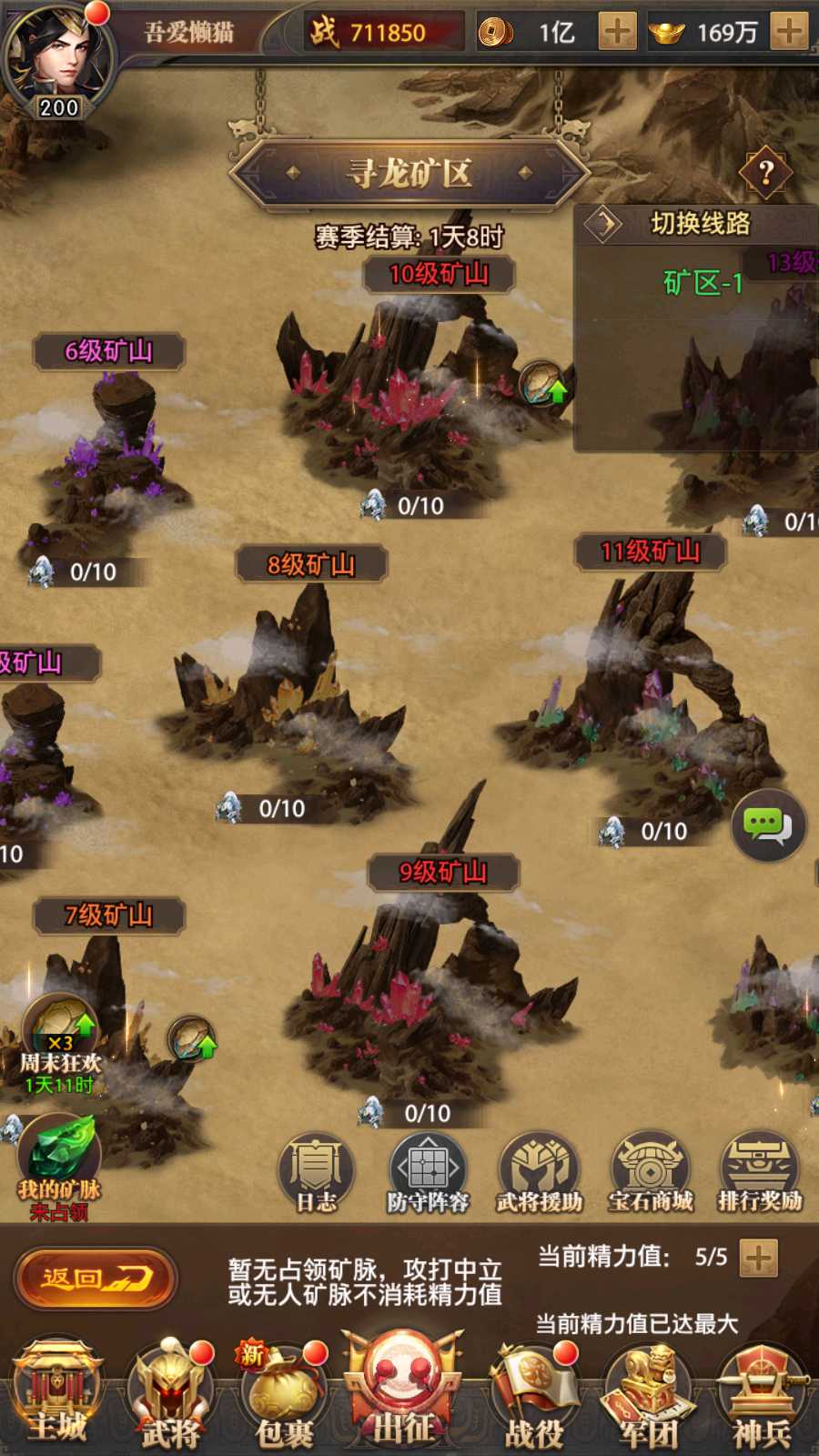This screenshot has height=1456, width=819.
Task: Click the 返回 back button
Action: click(95, 1279)
